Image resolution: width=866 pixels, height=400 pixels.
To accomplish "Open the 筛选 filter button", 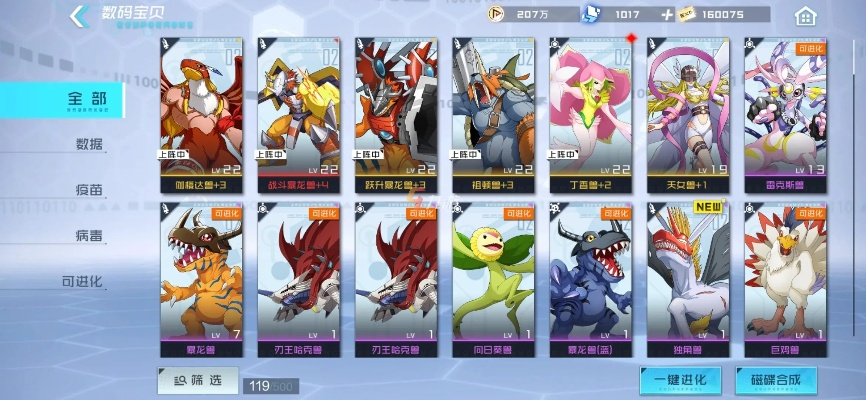I will [x=197, y=380].
